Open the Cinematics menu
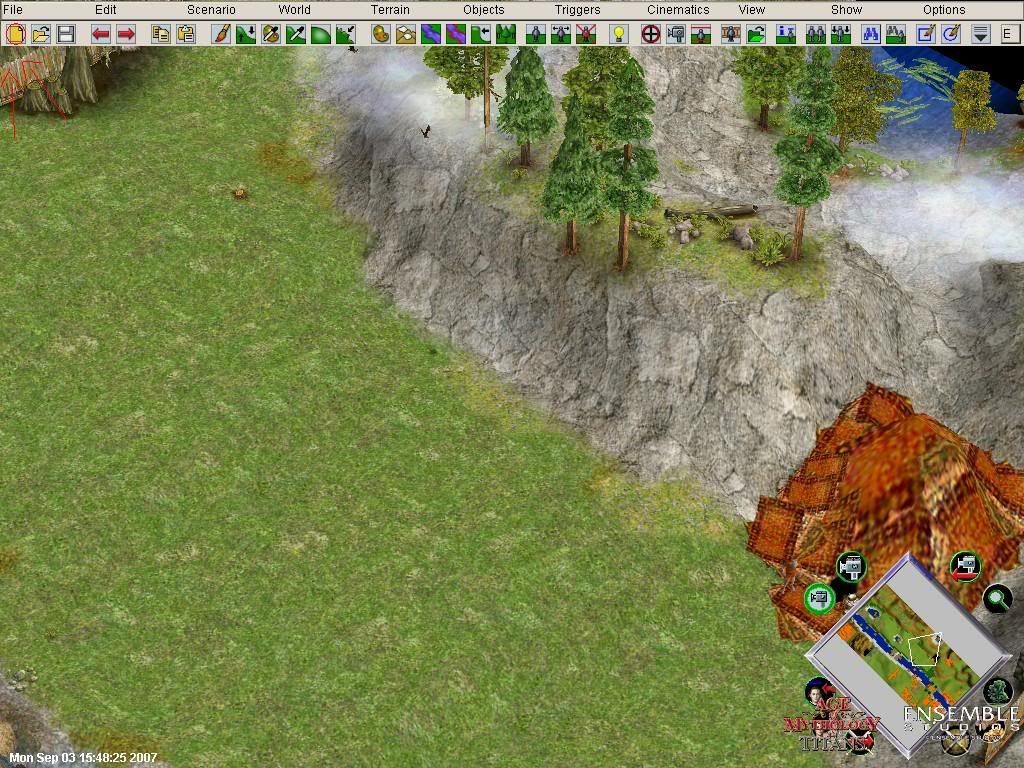This screenshot has height=768, width=1024. 678,10
